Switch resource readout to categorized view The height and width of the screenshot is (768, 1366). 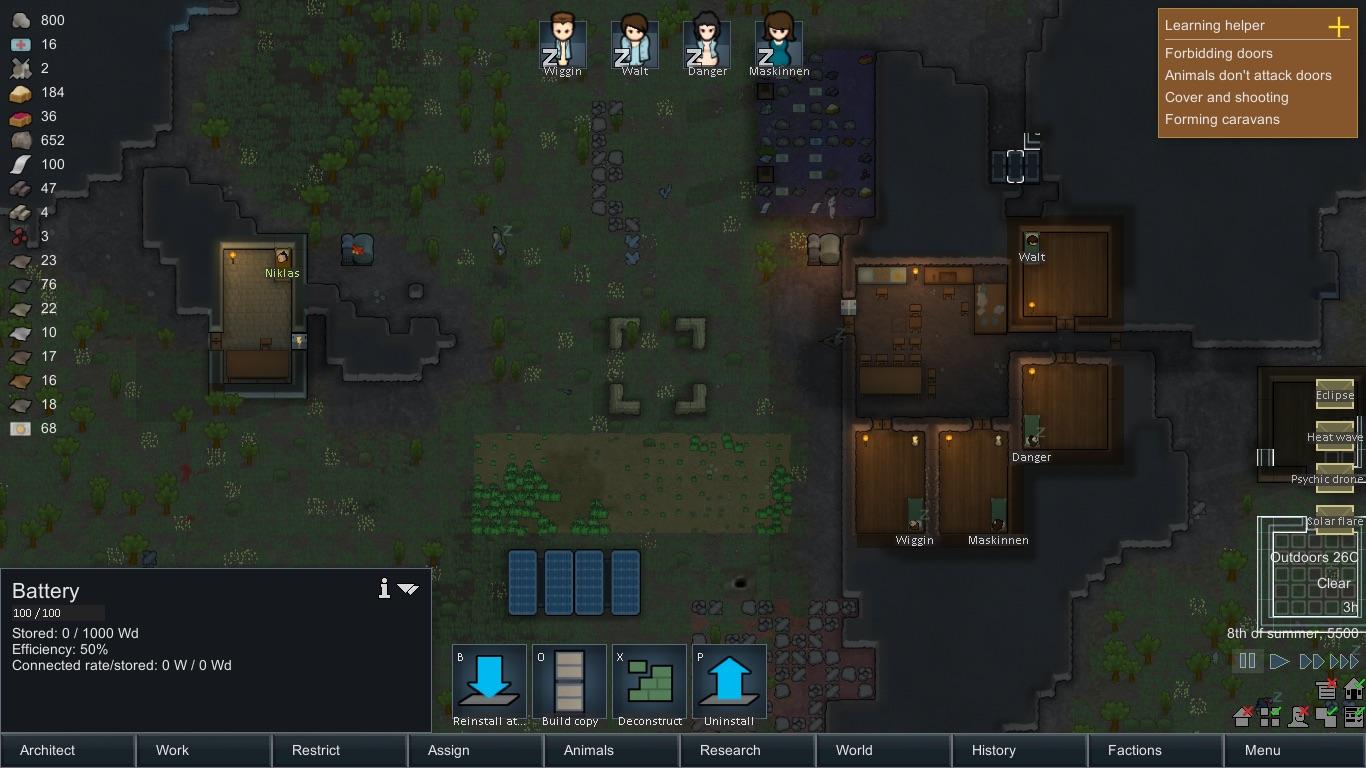click(1352, 716)
